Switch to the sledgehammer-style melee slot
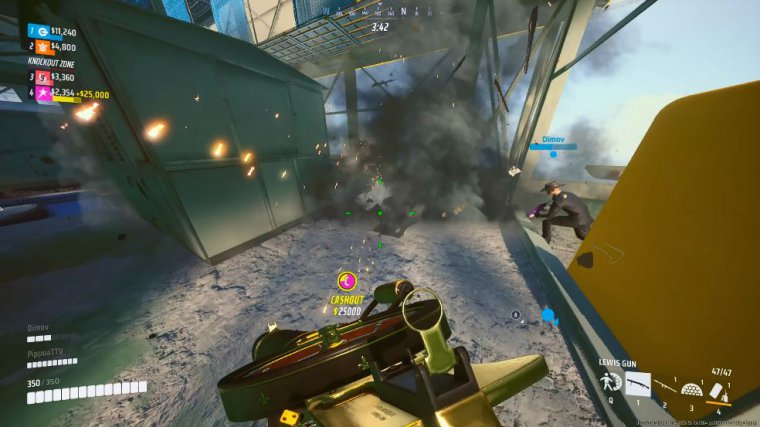 pyautogui.click(x=665, y=385)
